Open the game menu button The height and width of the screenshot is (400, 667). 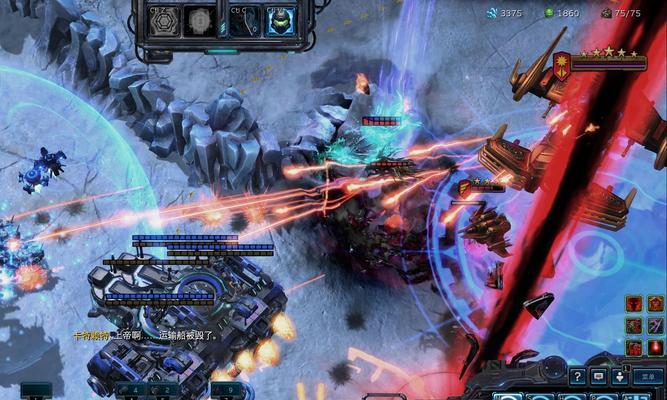tap(649, 376)
